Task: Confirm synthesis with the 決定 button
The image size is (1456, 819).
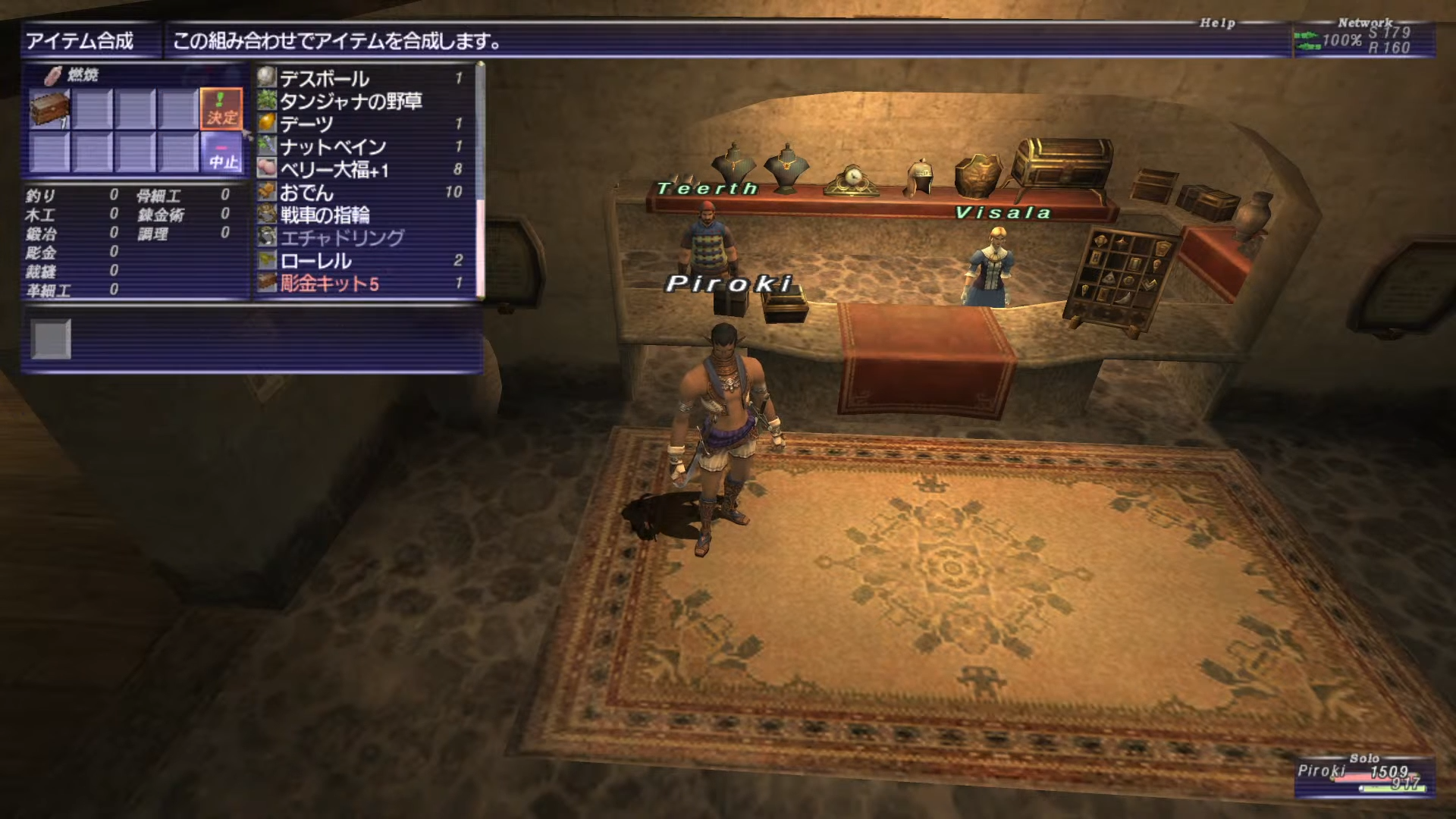Action: (x=221, y=108)
